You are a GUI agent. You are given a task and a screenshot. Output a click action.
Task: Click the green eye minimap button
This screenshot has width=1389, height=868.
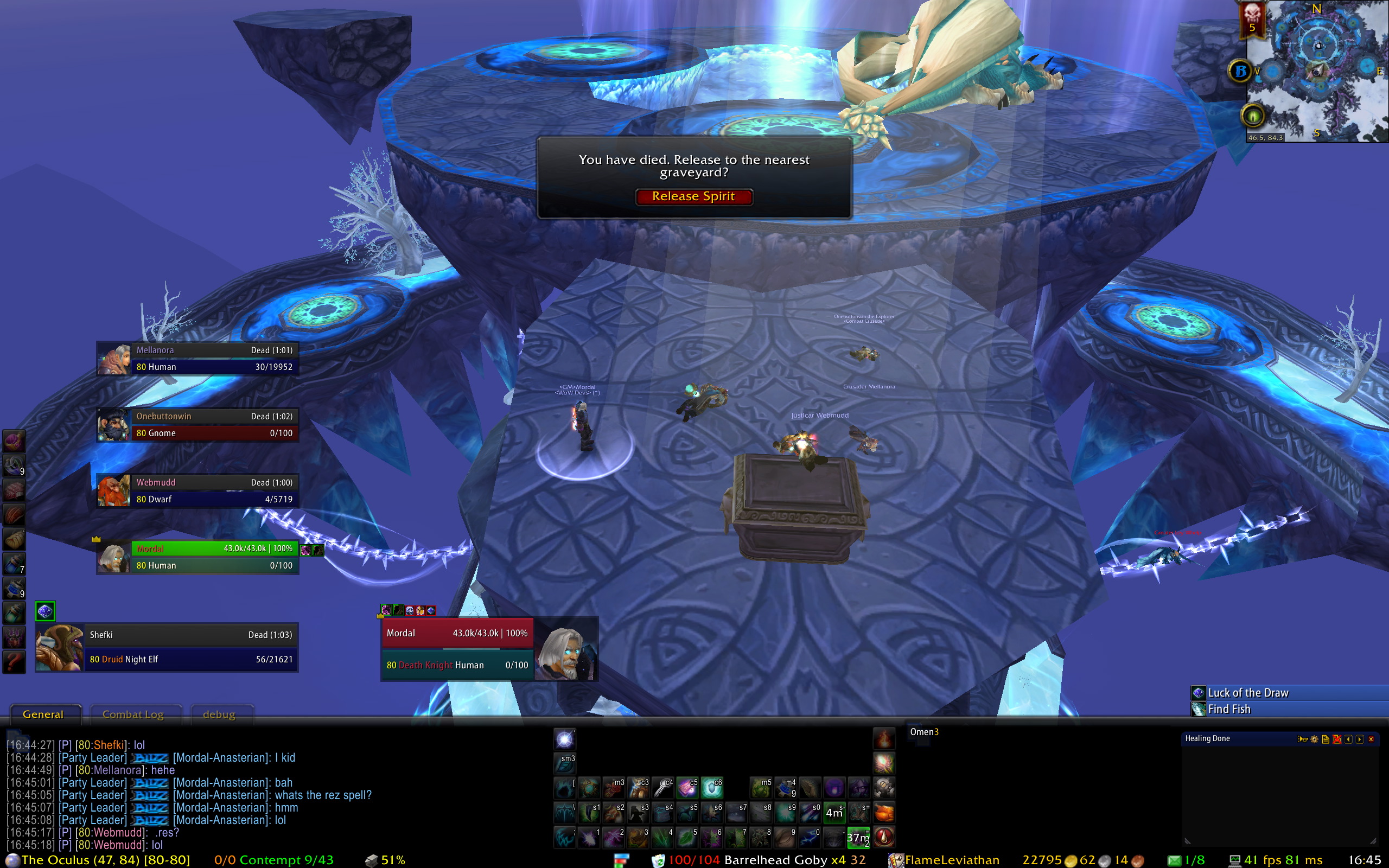pos(1252,117)
